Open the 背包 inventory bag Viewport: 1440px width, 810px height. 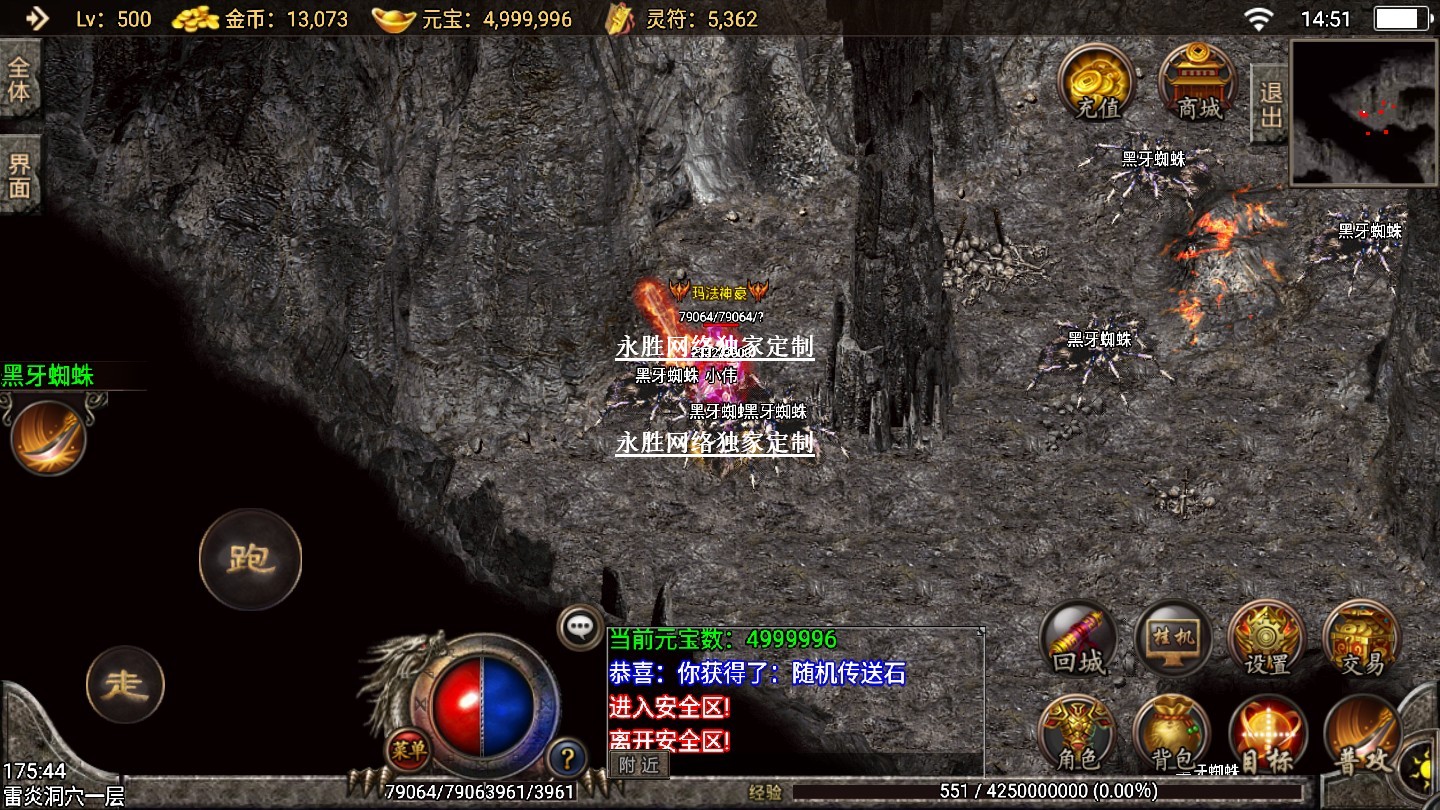click(x=1171, y=735)
